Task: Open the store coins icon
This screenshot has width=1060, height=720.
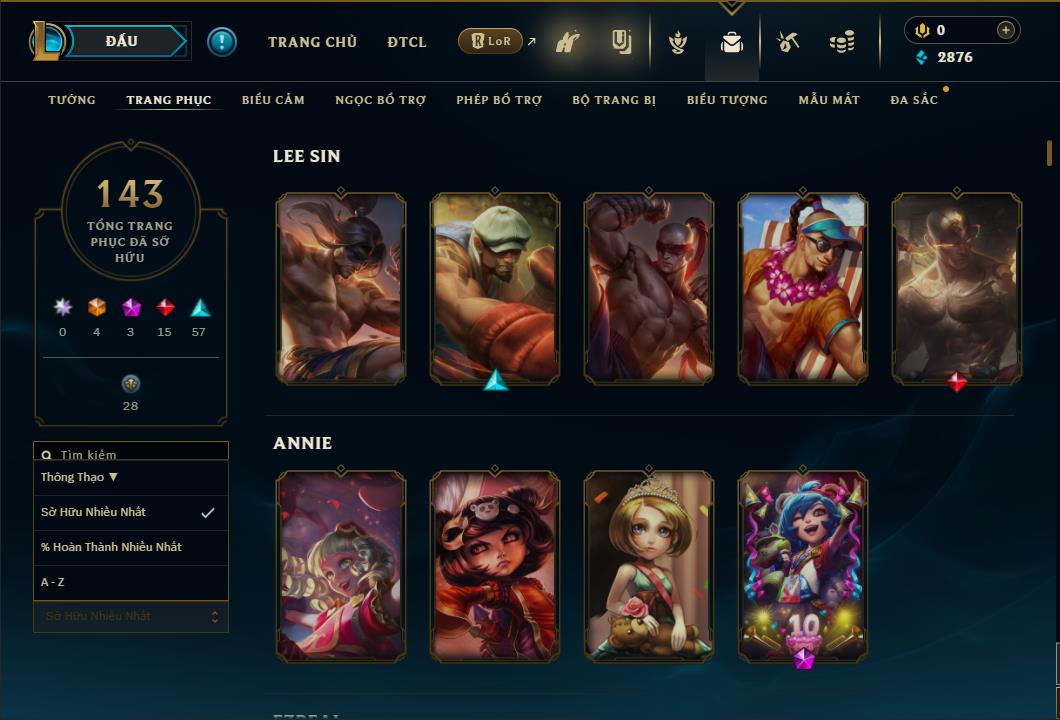Action: tap(842, 43)
